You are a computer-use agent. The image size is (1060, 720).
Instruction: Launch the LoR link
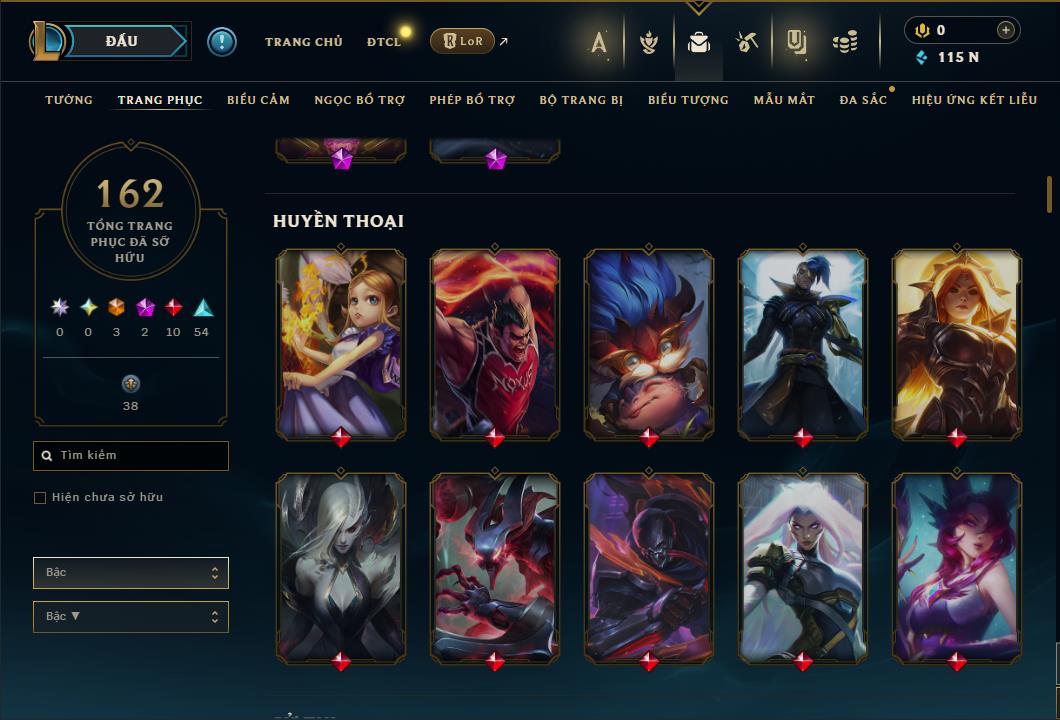tap(462, 42)
